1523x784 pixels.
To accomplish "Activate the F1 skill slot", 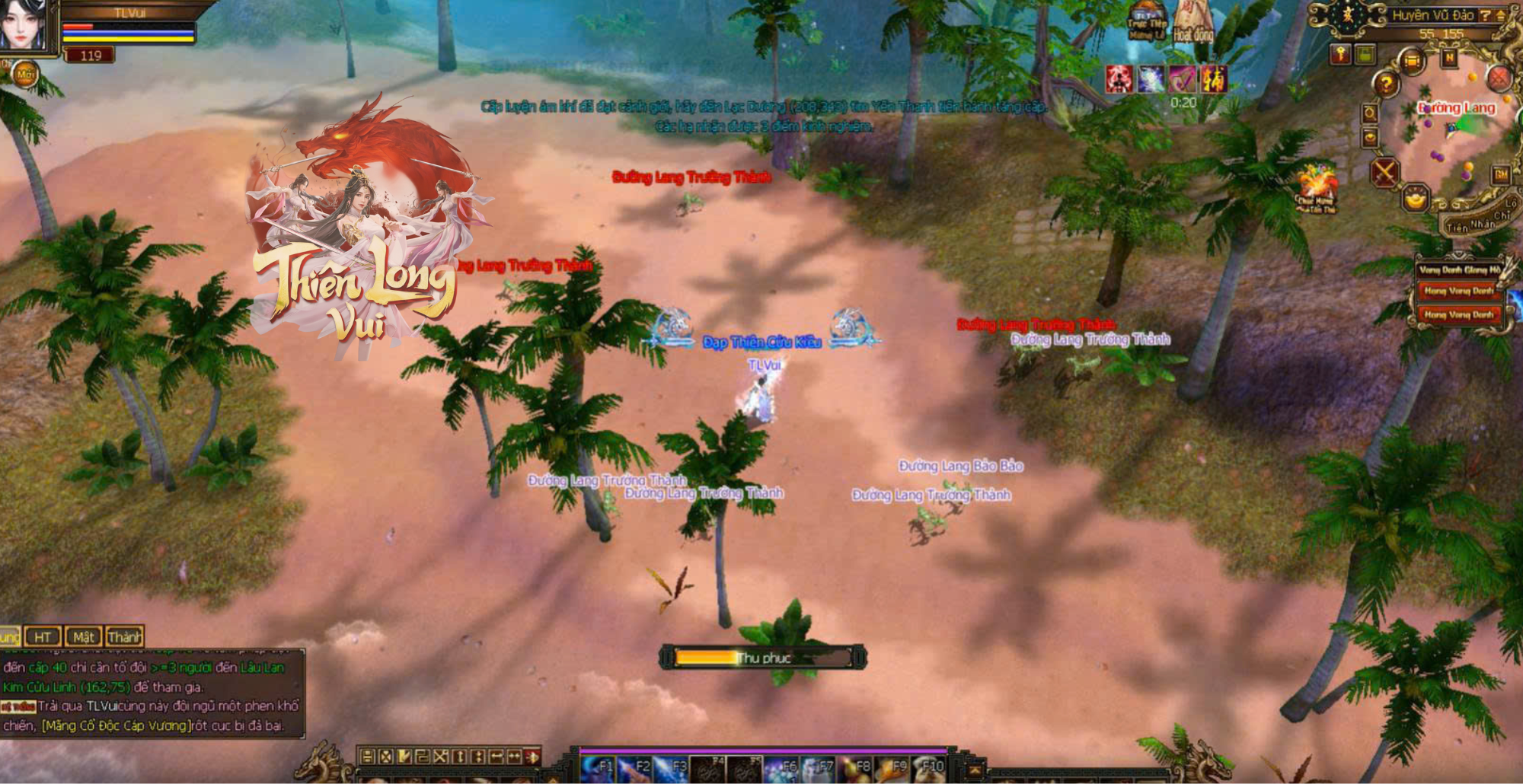I will pyautogui.click(x=599, y=769).
